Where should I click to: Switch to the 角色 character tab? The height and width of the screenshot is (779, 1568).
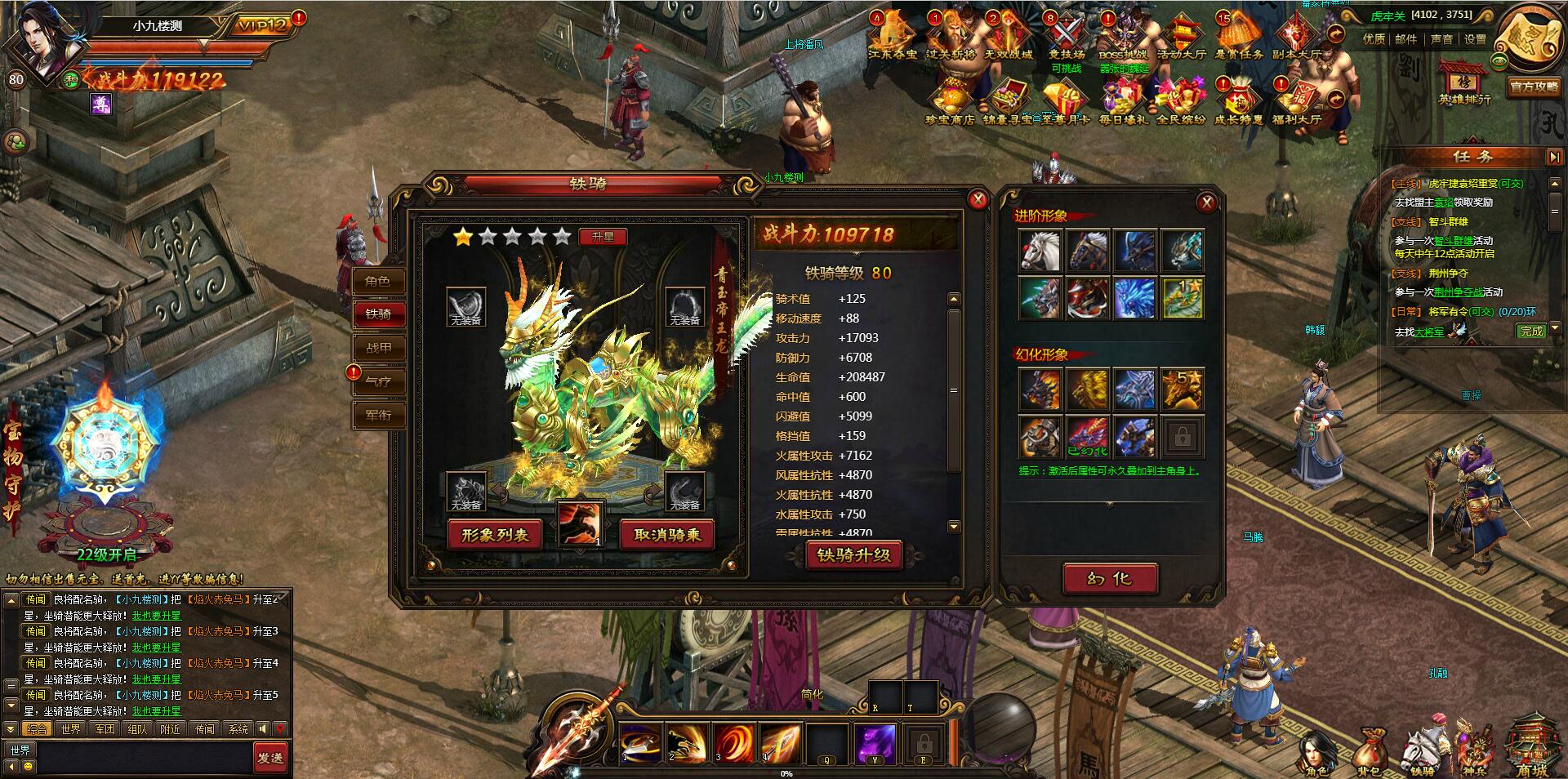(x=377, y=282)
